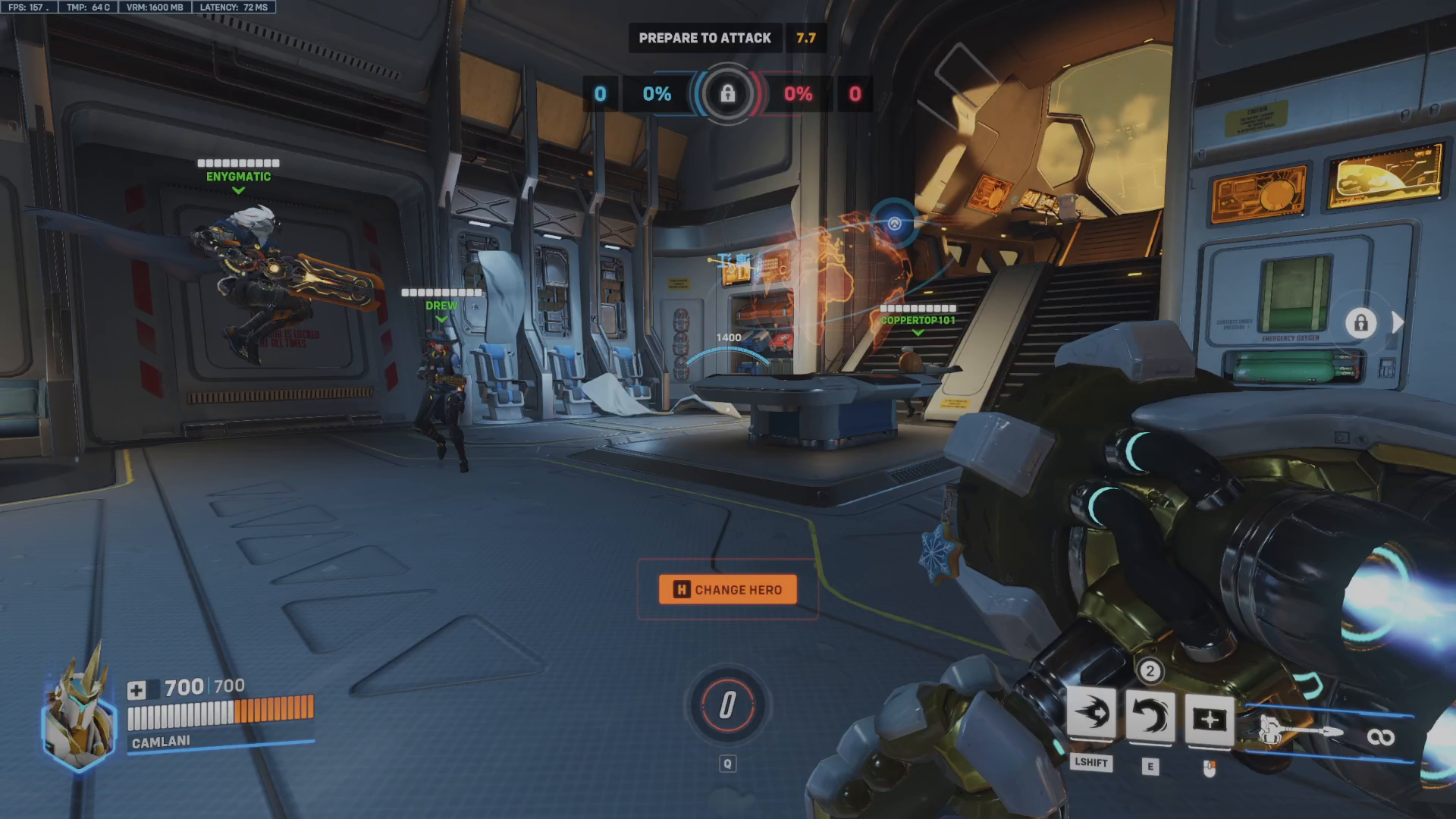Expand the arrow chevron at the right screen edge
1456x819 pixels.
click(1396, 323)
